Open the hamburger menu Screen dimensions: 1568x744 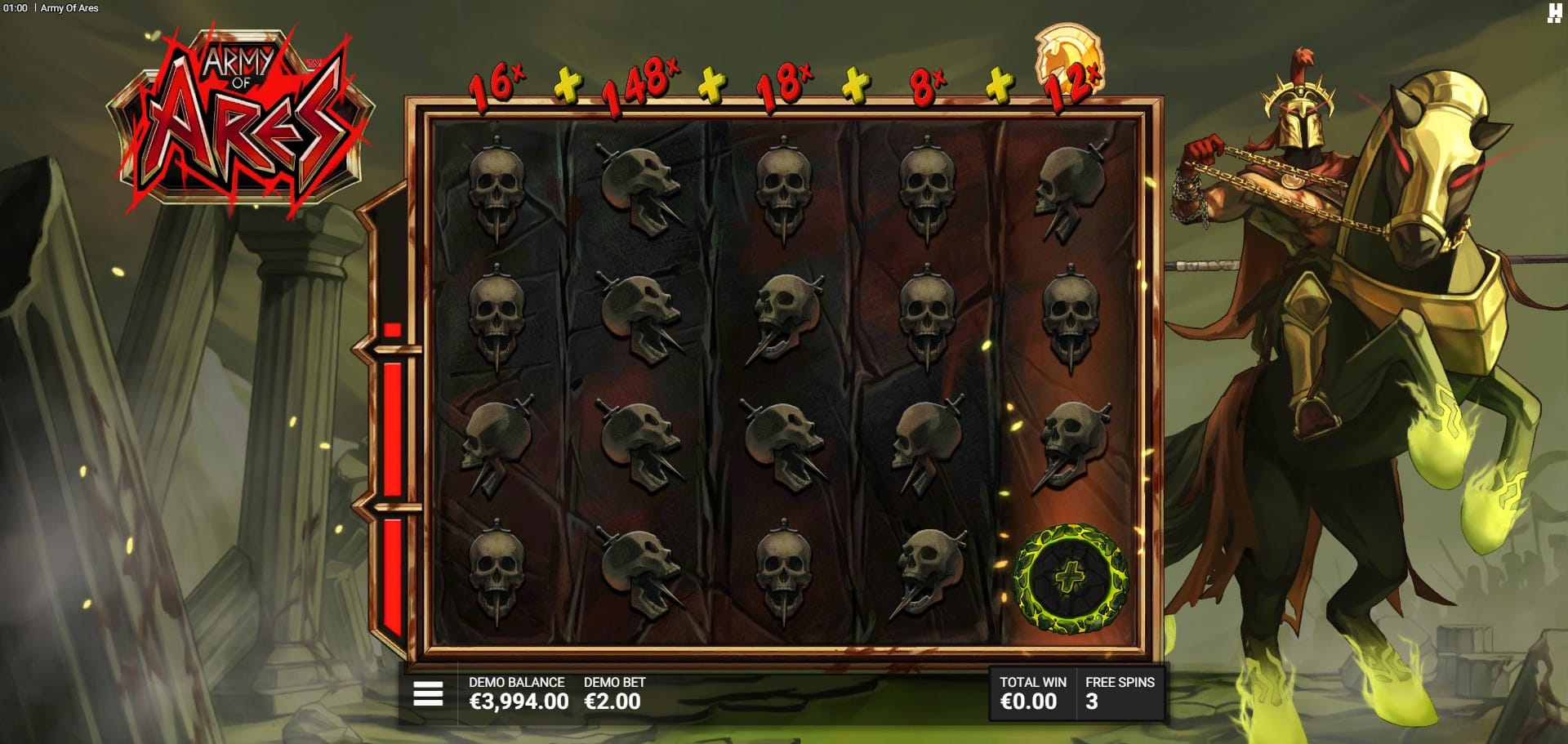click(428, 693)
